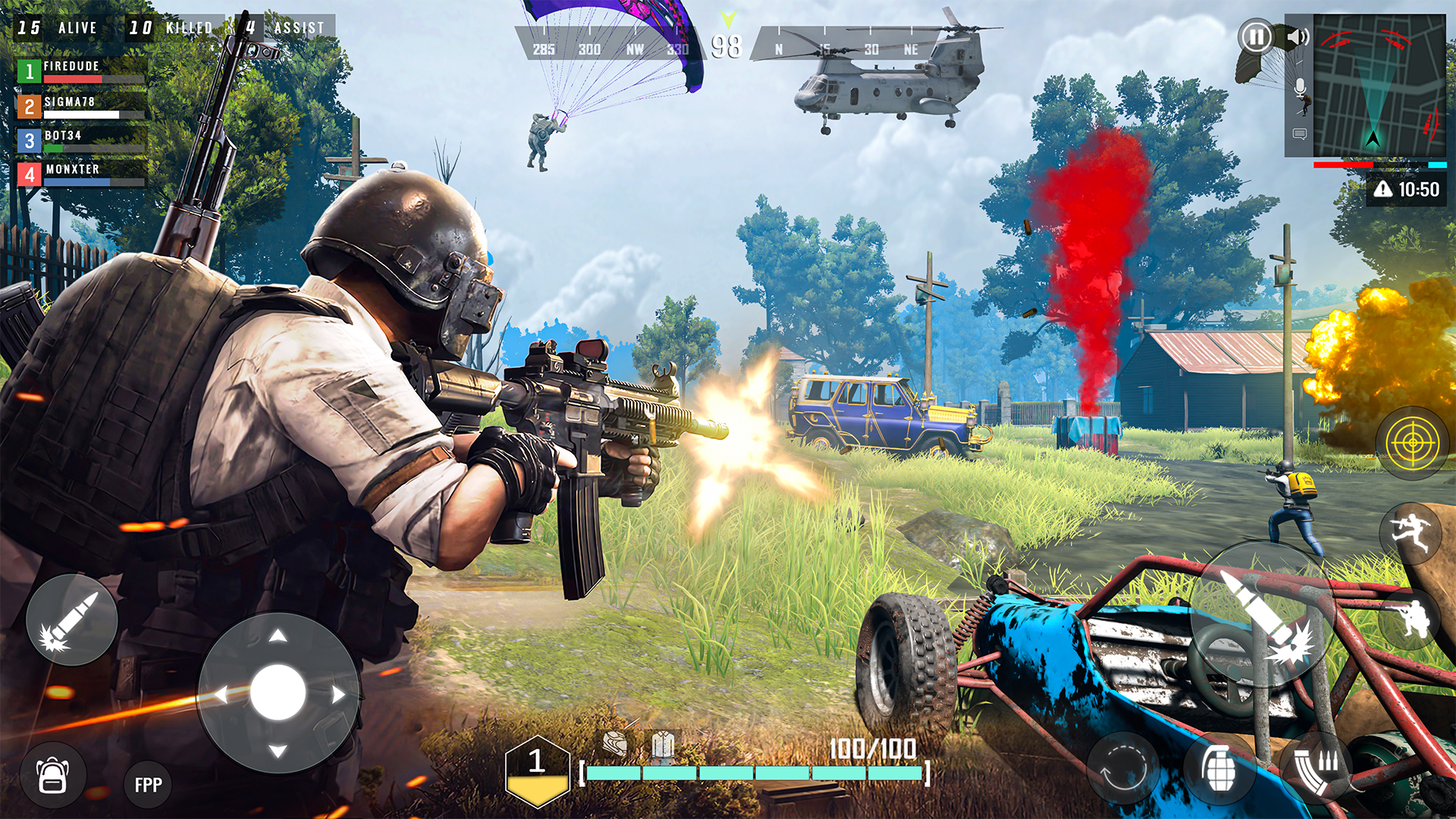Pause the game with the pause icon
The width and height of the screenshot is (1456, 819).
point(1256,36)
